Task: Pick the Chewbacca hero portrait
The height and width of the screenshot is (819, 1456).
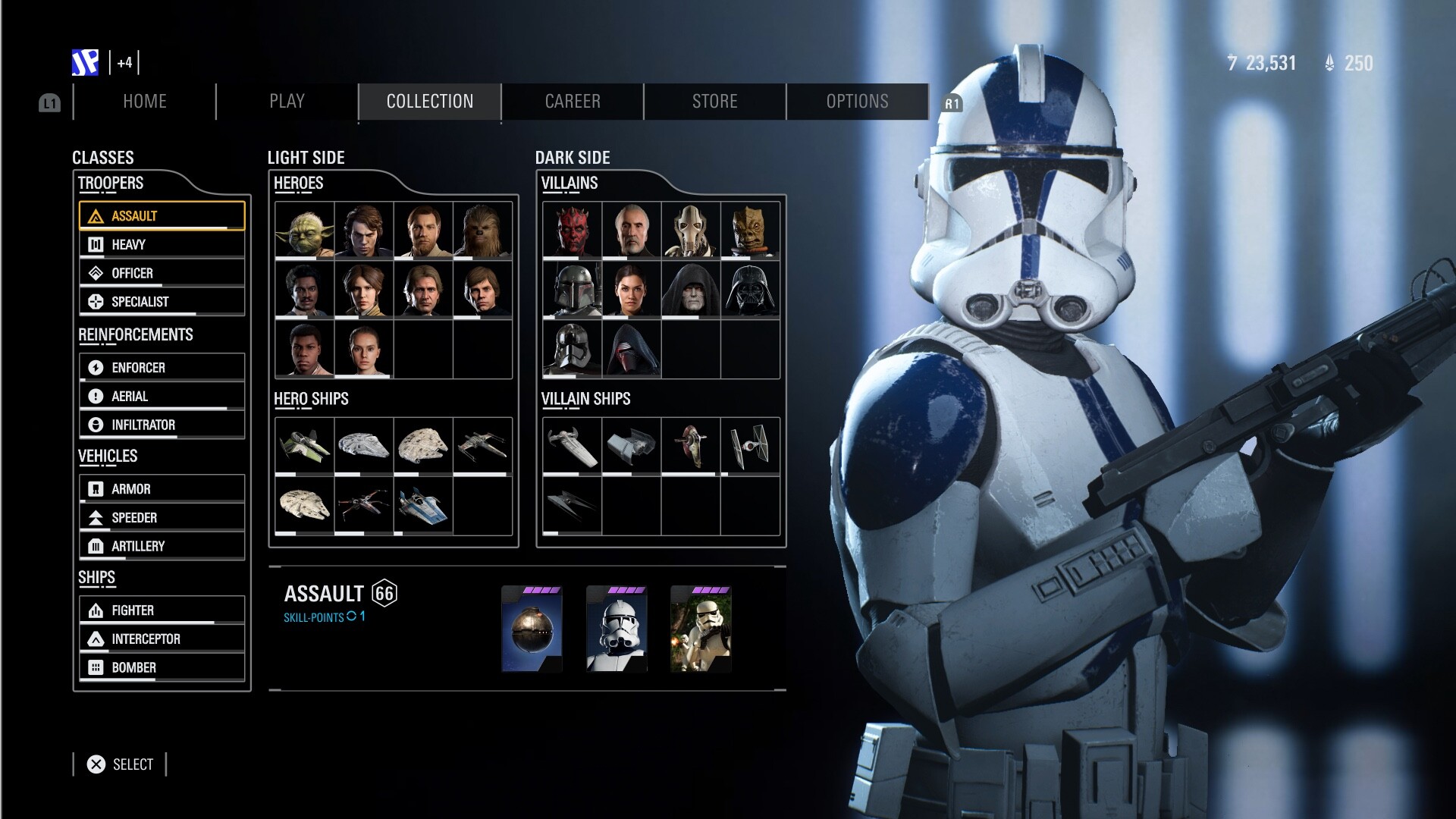Action: pos(482,230)
